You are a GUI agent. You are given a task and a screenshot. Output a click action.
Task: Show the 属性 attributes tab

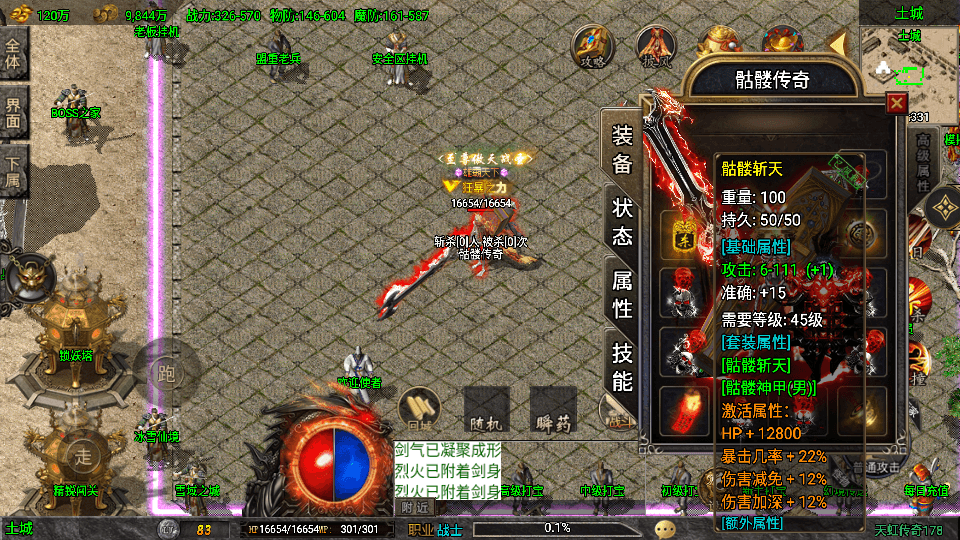[x=622, y=295]
